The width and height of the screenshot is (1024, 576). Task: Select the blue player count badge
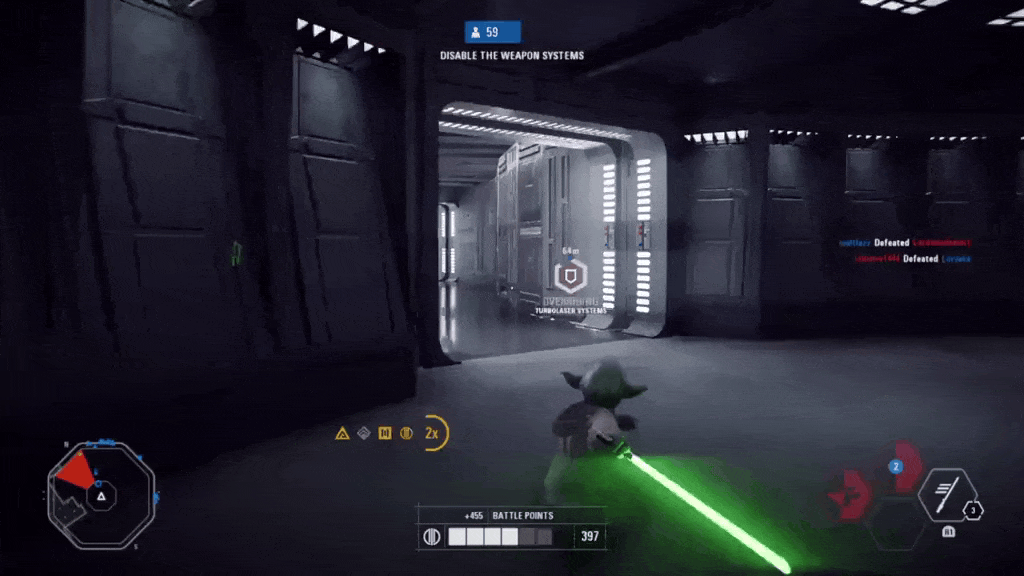(492, 32)
